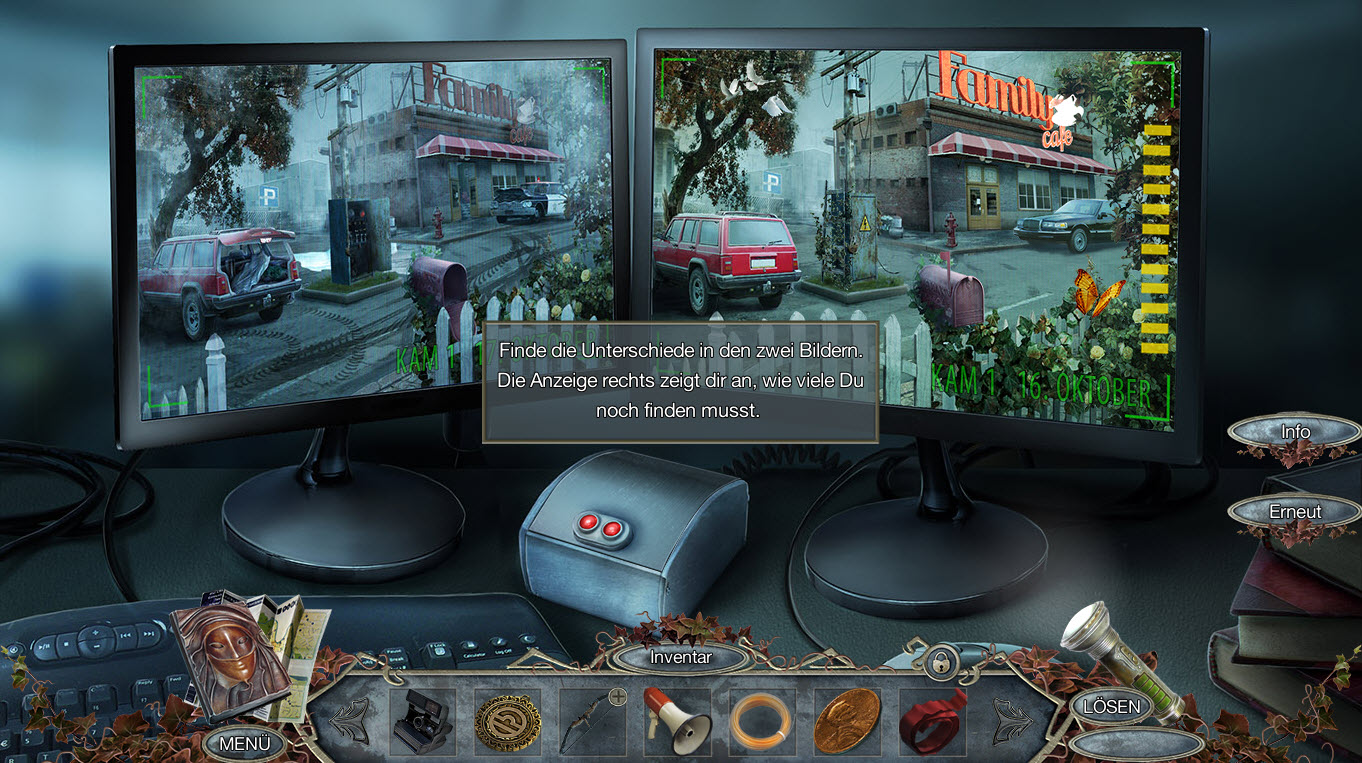Pick the gold medallion inventory item
Viewport: 1362px width, 763px height.
[507, 721]
